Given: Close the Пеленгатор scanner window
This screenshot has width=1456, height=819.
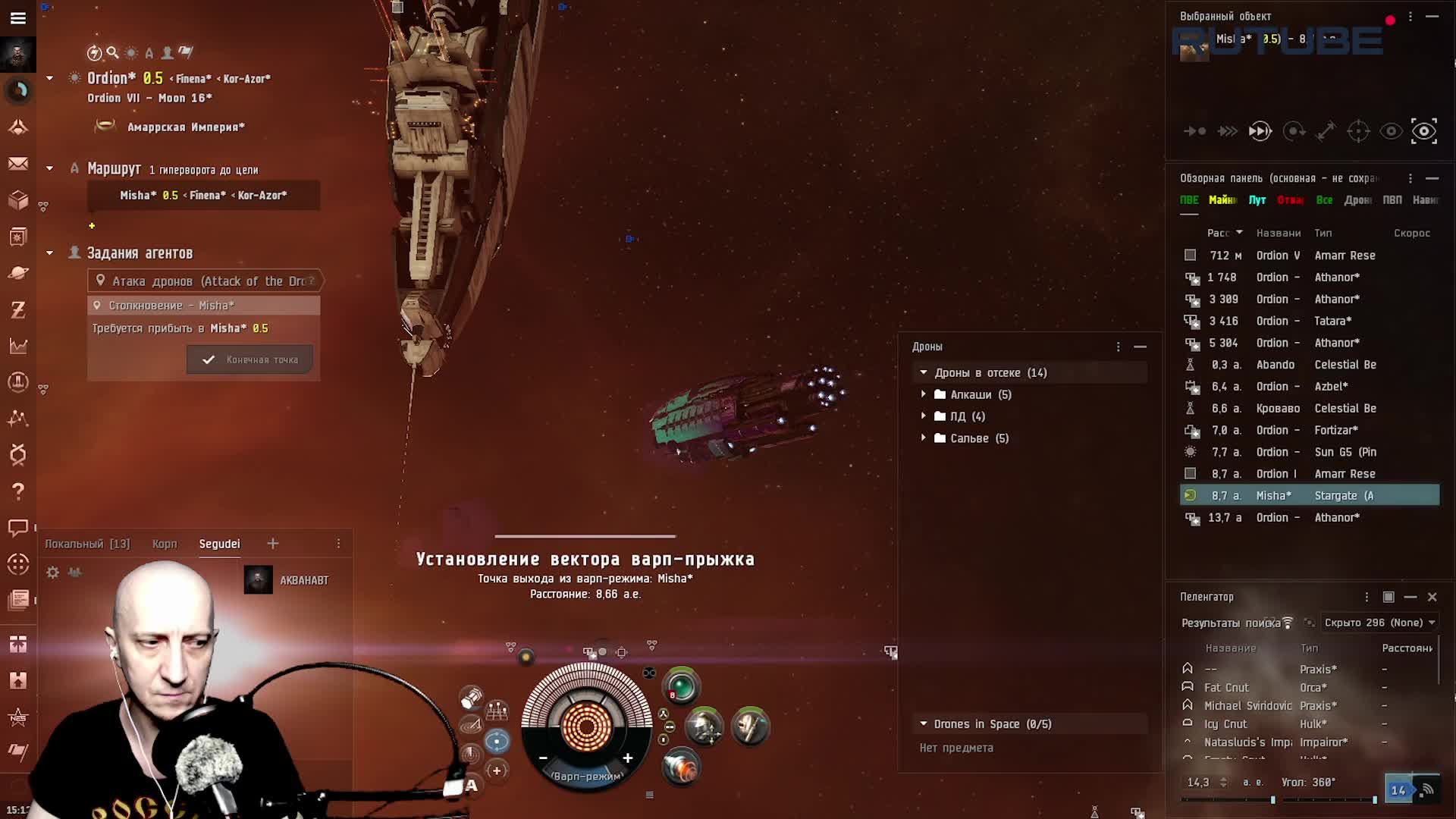Looking at the screenshot, I should (1432, 597).
